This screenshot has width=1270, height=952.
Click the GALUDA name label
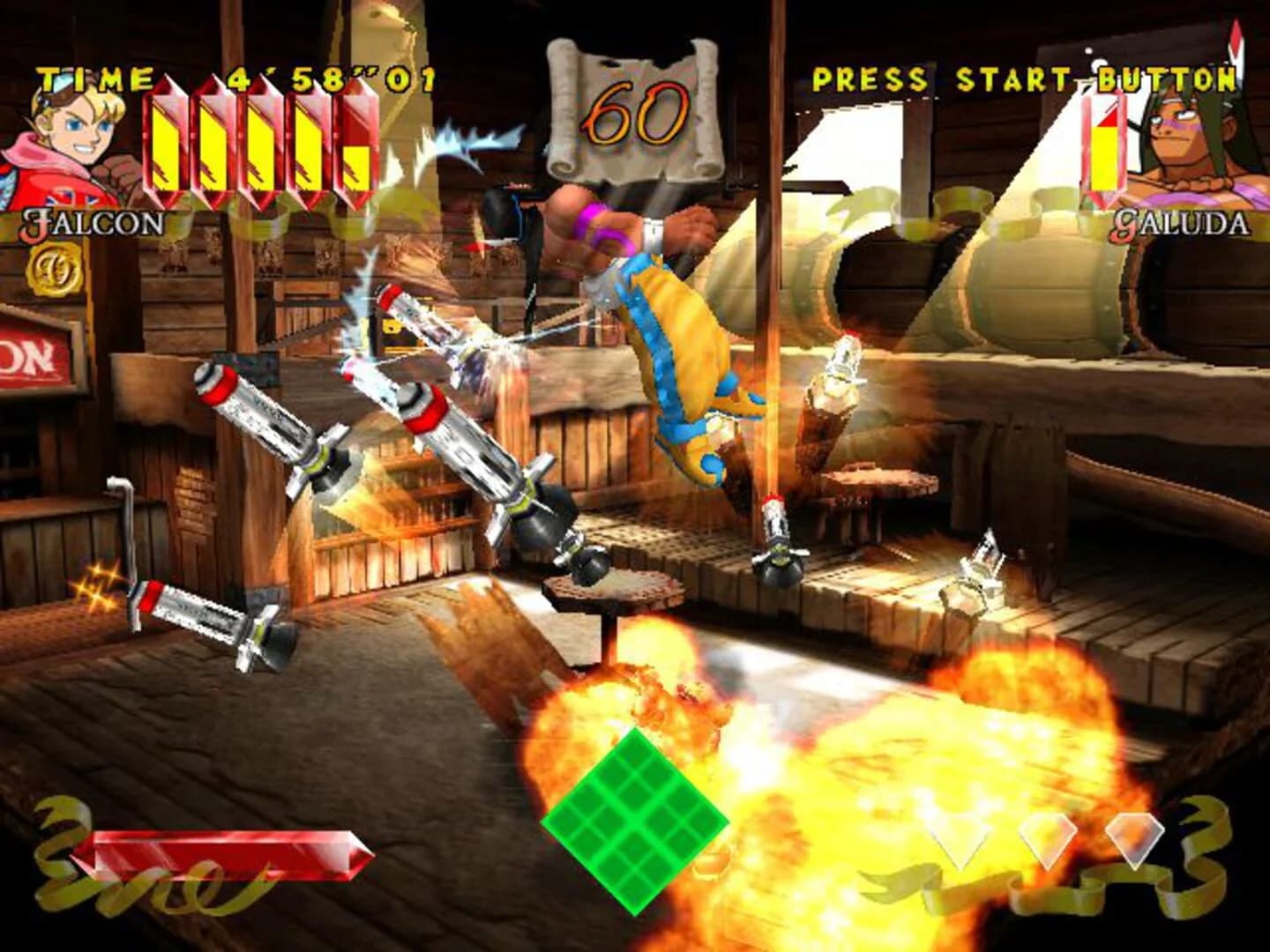[x=1182, y=225]
